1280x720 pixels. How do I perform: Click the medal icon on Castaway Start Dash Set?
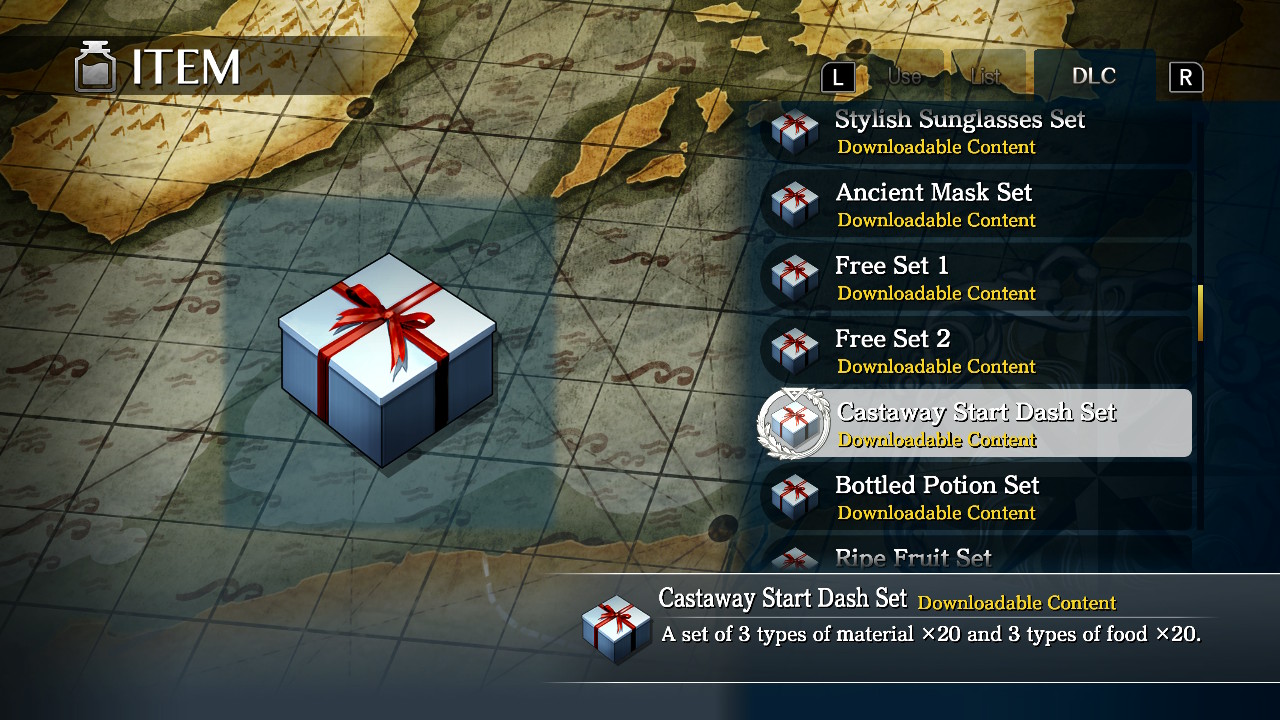[794, 424]
